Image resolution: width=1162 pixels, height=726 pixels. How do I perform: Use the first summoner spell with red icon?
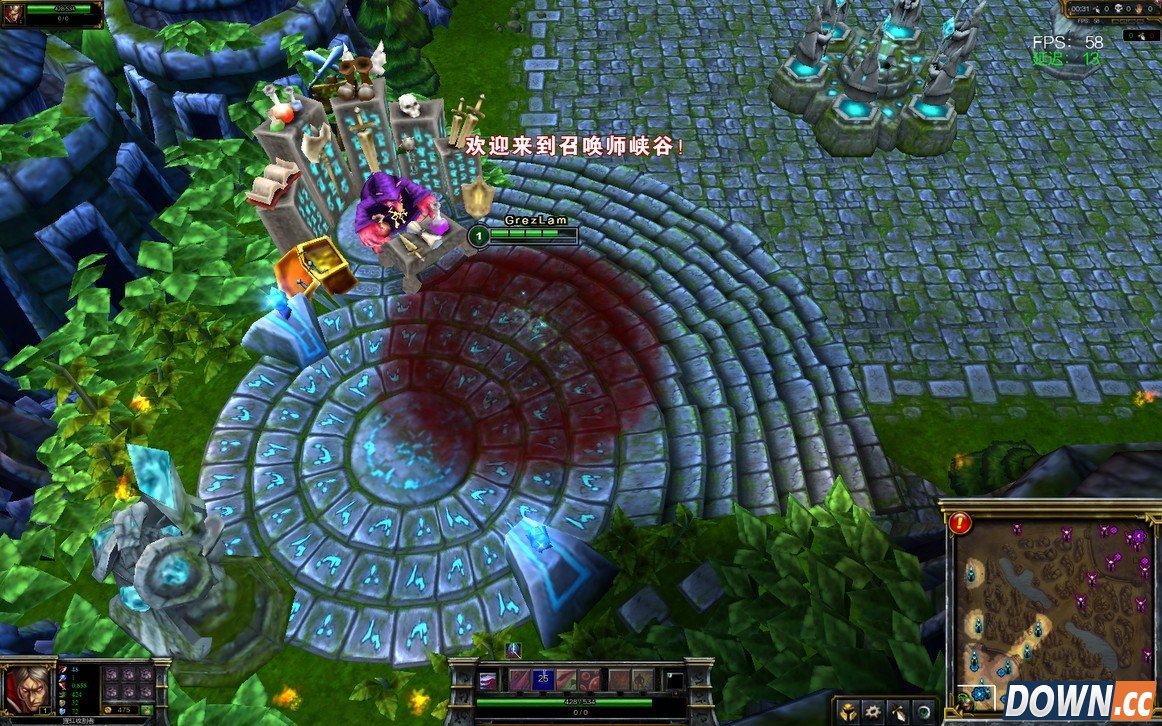(x=619, y=681)
